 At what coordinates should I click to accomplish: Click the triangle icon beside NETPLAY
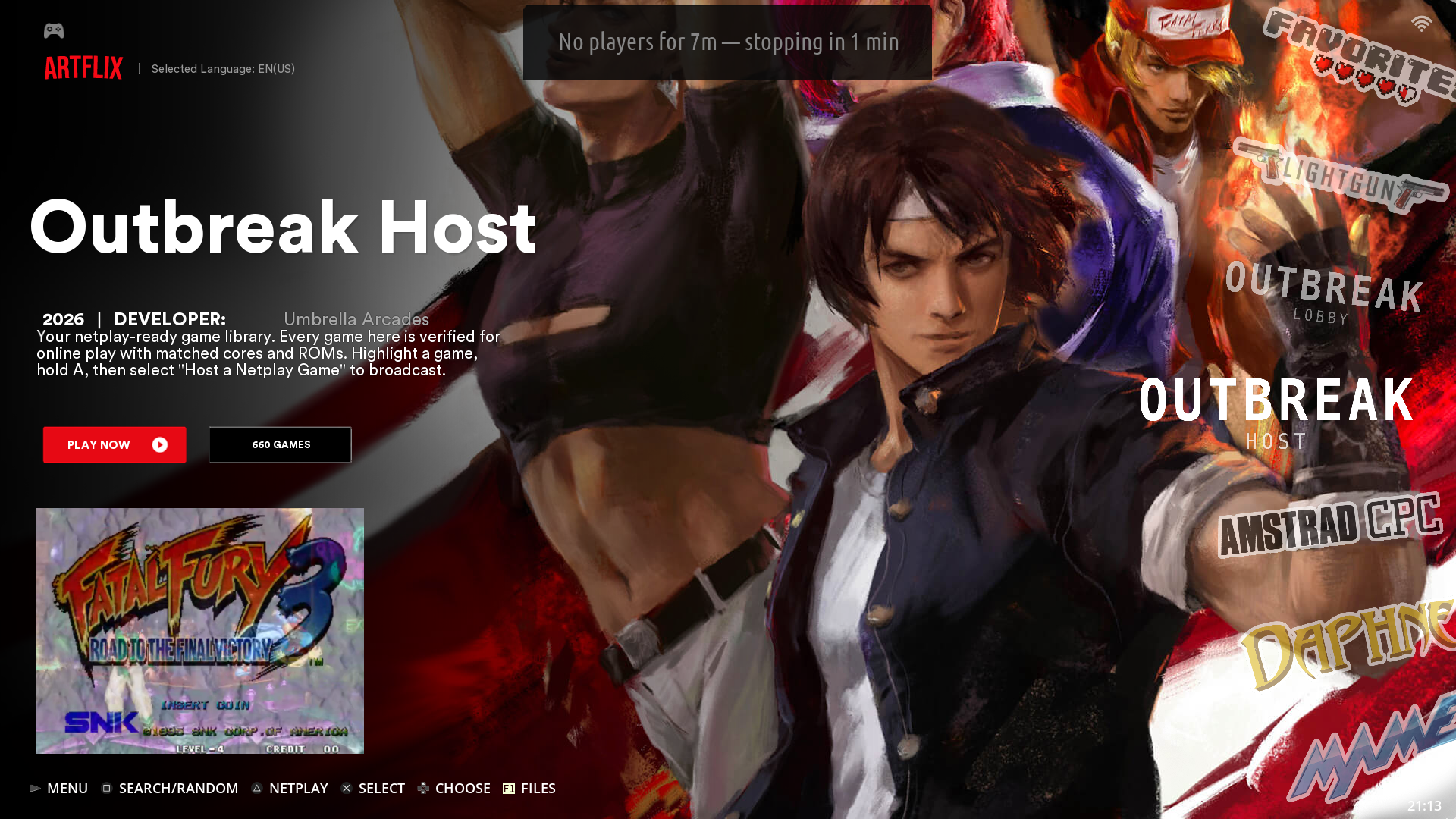258,788
